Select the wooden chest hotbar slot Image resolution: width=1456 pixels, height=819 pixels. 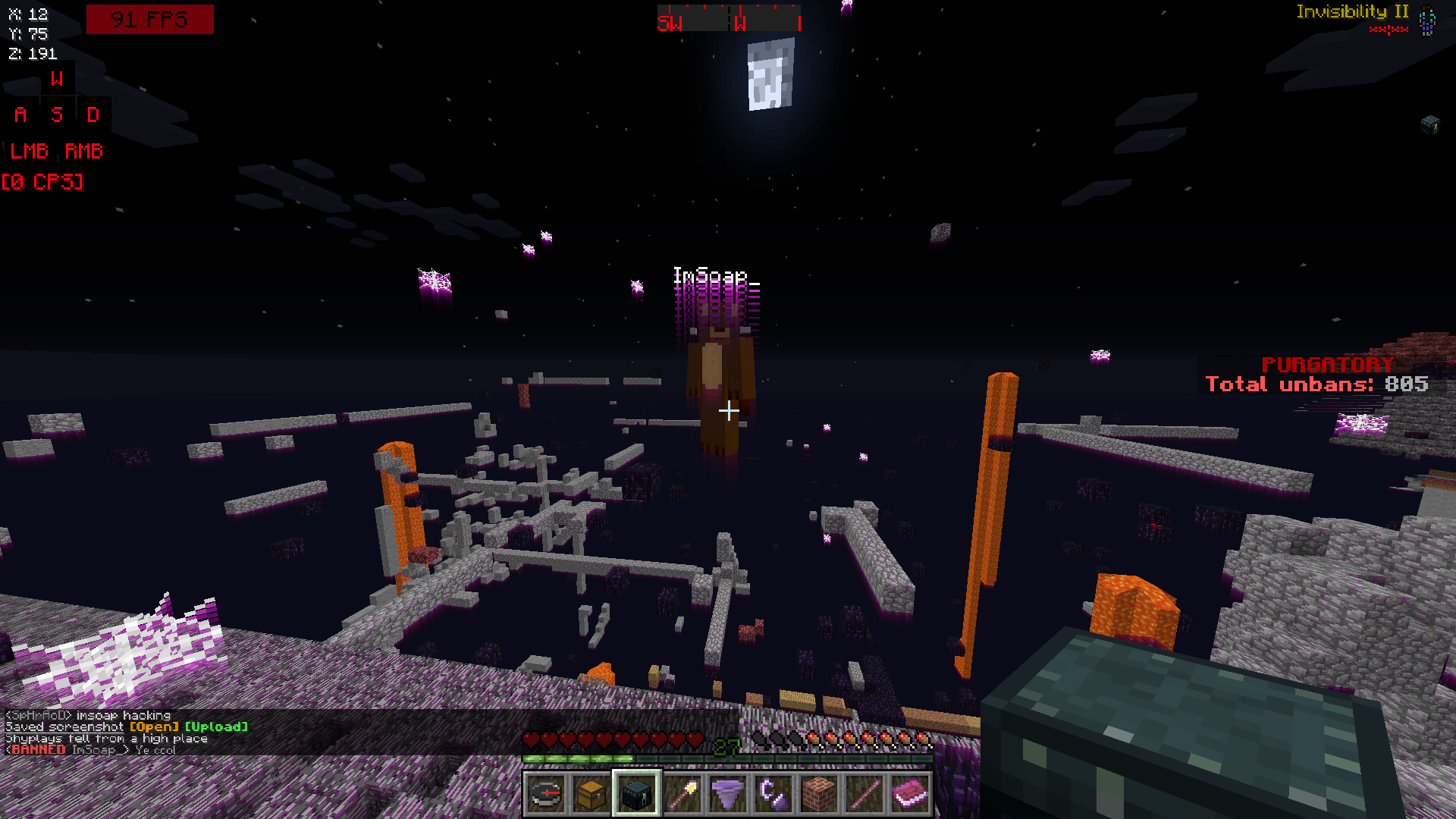(x=591, y=794)
